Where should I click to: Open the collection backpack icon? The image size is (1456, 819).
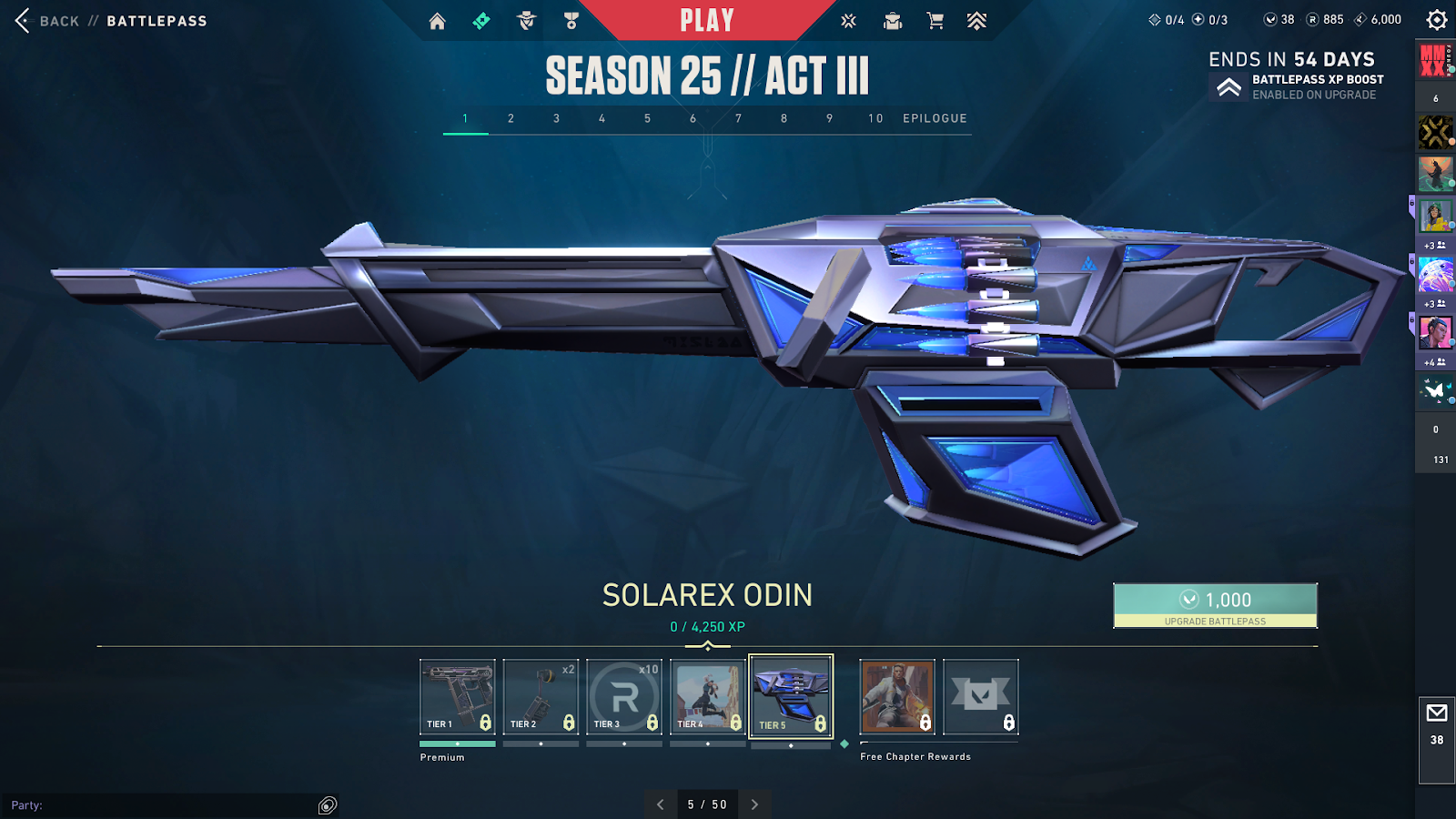click(893, 21)
